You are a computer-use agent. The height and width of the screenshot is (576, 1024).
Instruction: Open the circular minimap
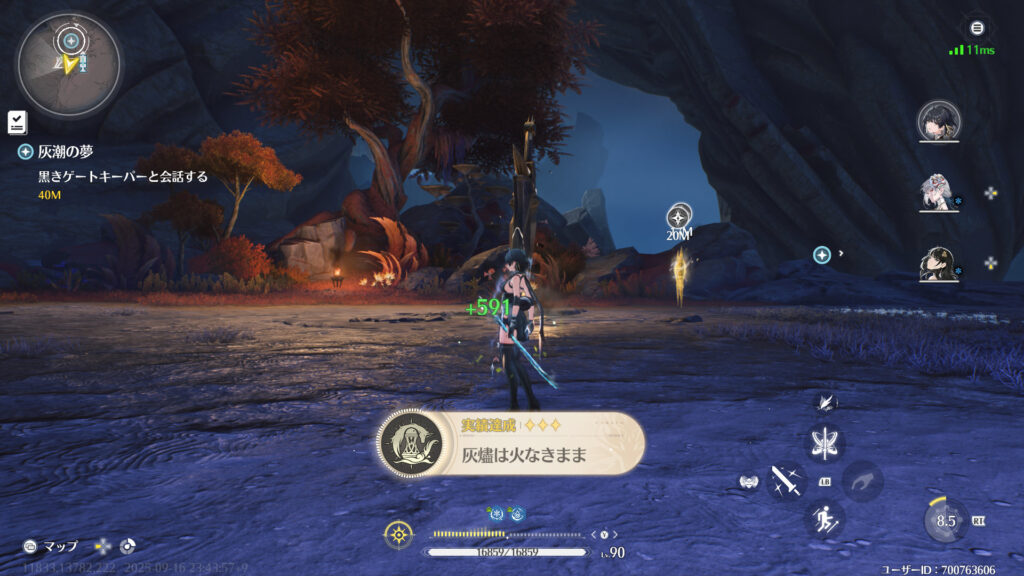(x=68, y=64)
